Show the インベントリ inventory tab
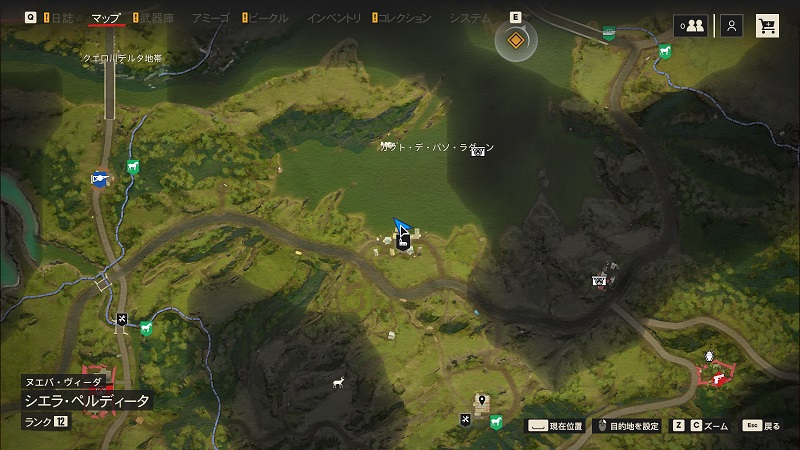 pos(334,18)
